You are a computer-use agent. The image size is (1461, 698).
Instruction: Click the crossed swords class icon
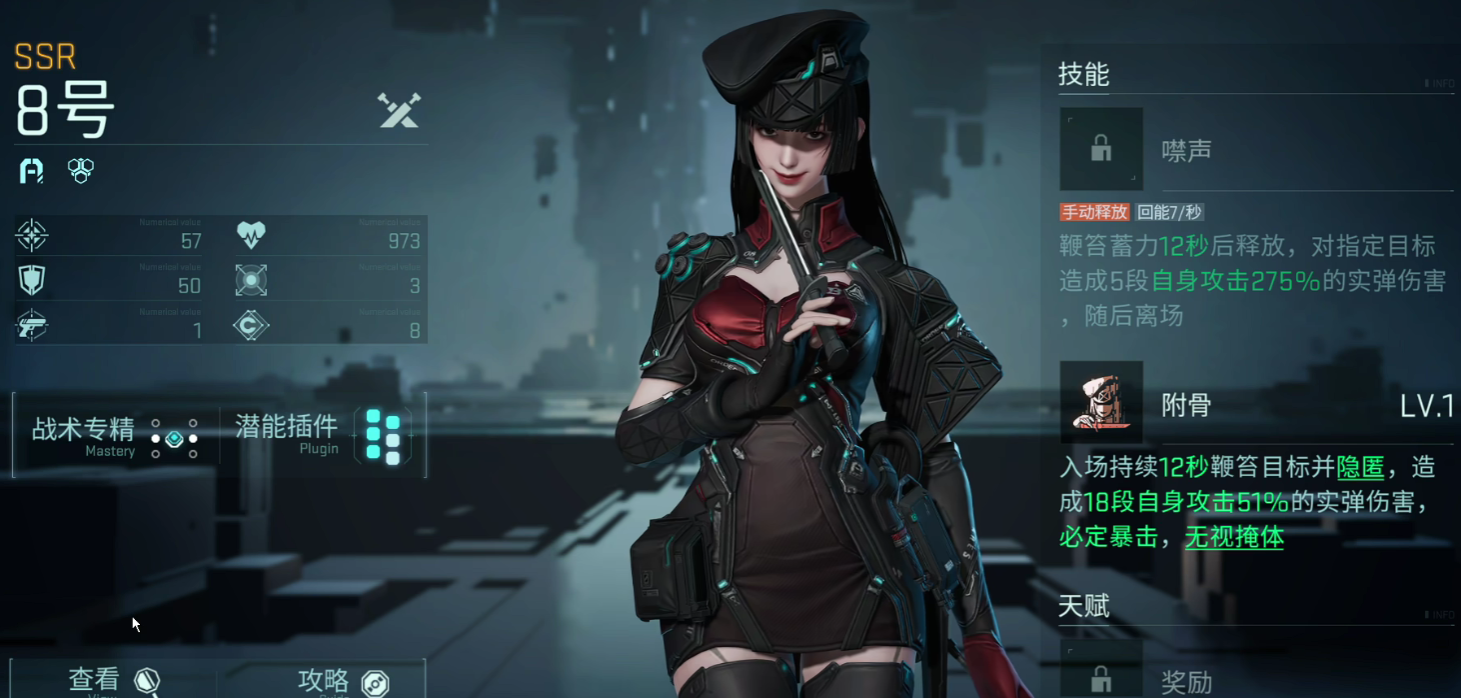pos(399,110)
